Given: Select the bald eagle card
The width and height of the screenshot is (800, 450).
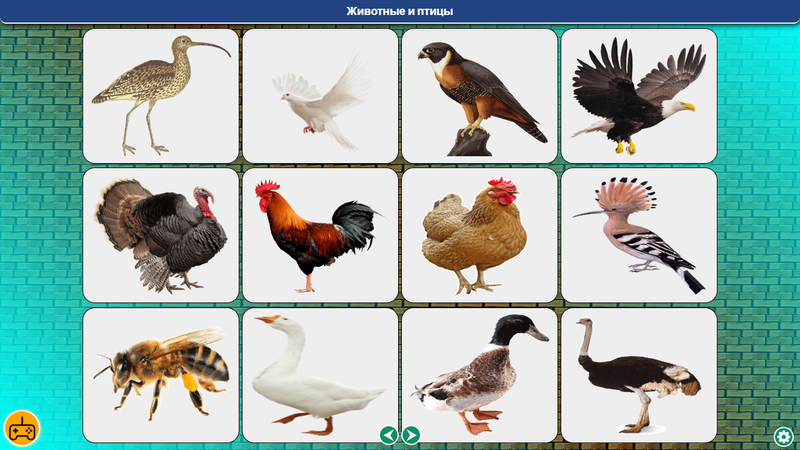Looking at the screenshot, I should pyautogui.click(x=639, y=96).
